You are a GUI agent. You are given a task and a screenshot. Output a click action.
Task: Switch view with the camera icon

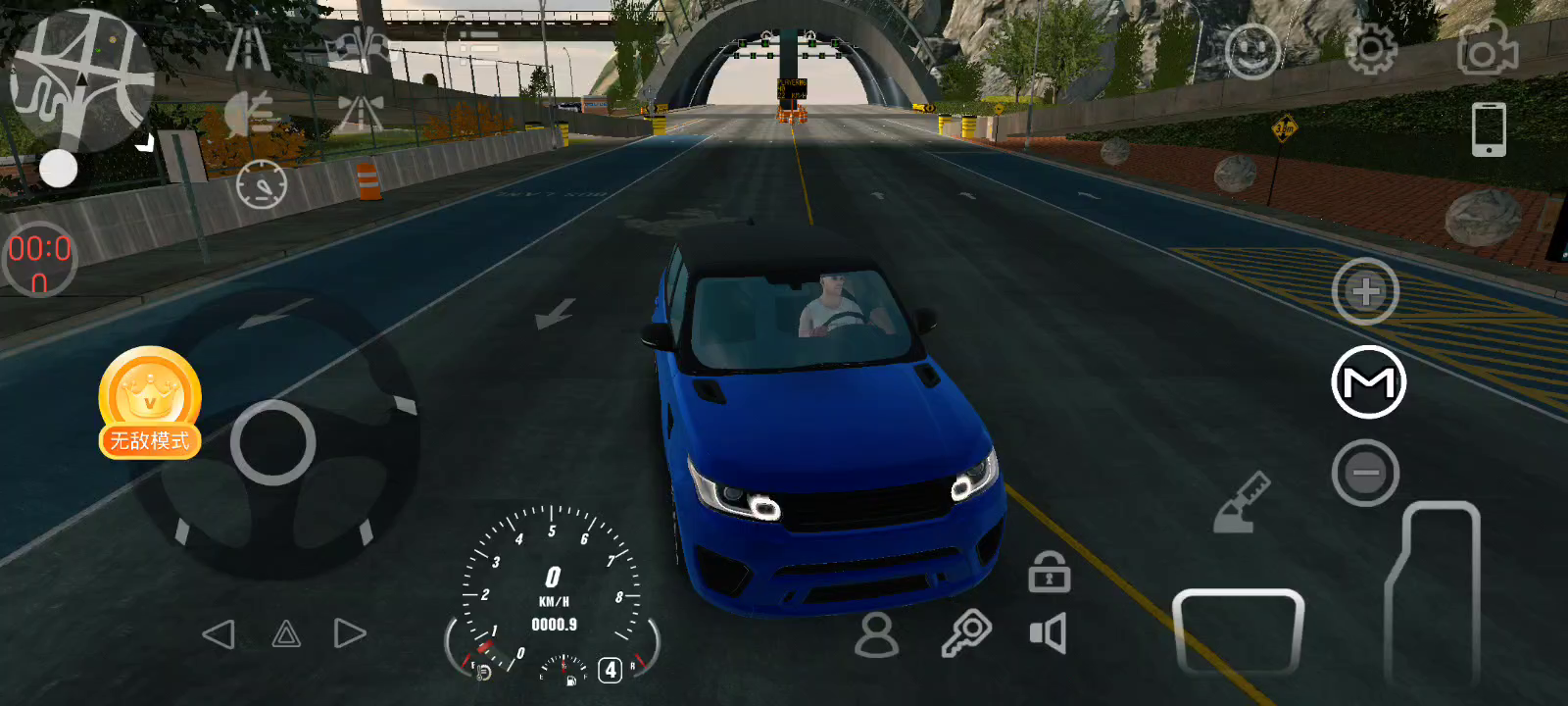click(x=1487, y=49)
